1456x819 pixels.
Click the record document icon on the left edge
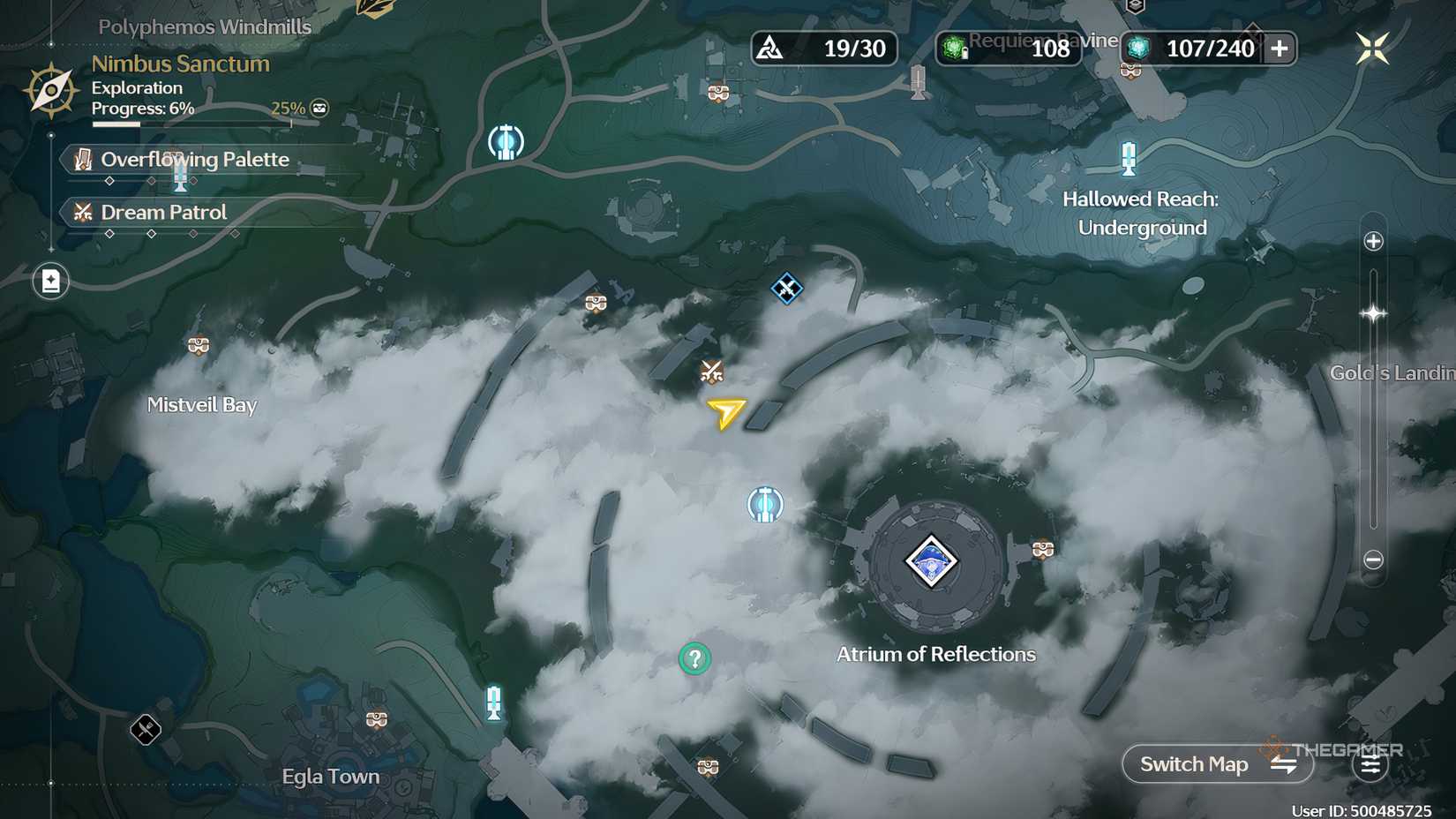(x=50, y=281)
